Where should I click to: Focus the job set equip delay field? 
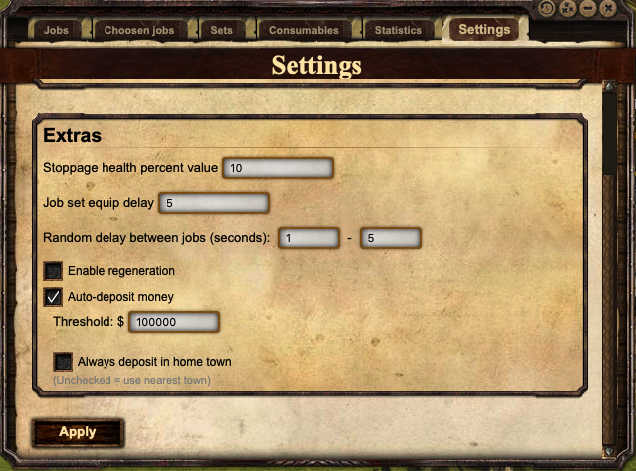point(214,203)
